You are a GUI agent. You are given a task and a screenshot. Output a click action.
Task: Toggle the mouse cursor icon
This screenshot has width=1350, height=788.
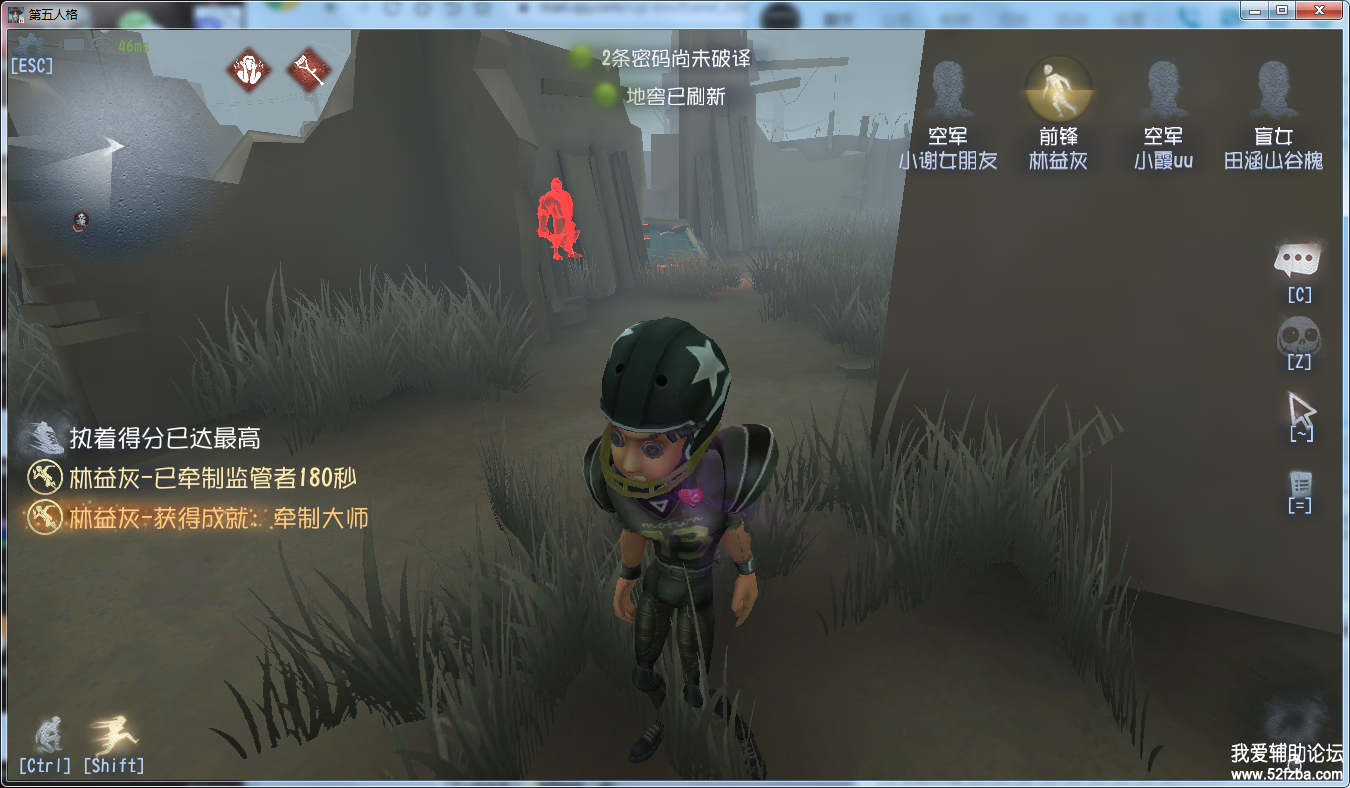pos(1300,409)
